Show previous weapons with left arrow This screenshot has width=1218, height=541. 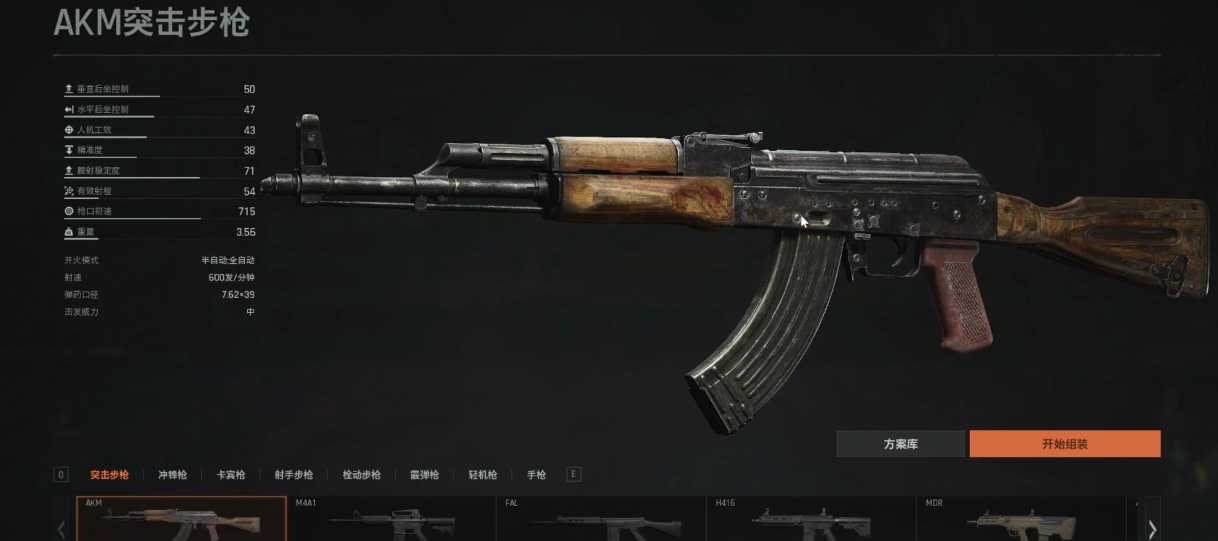[x=61, y=527]
